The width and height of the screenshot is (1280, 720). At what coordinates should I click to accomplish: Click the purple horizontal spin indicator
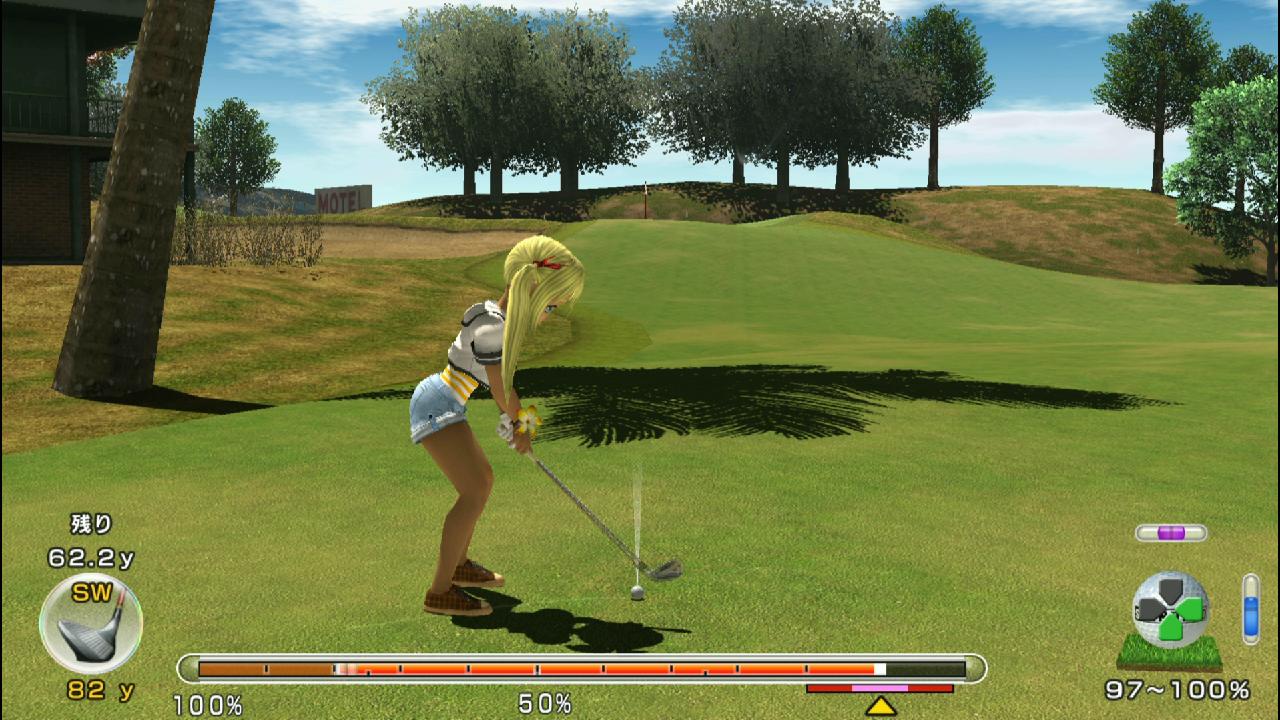click(x=1171, y=533)
